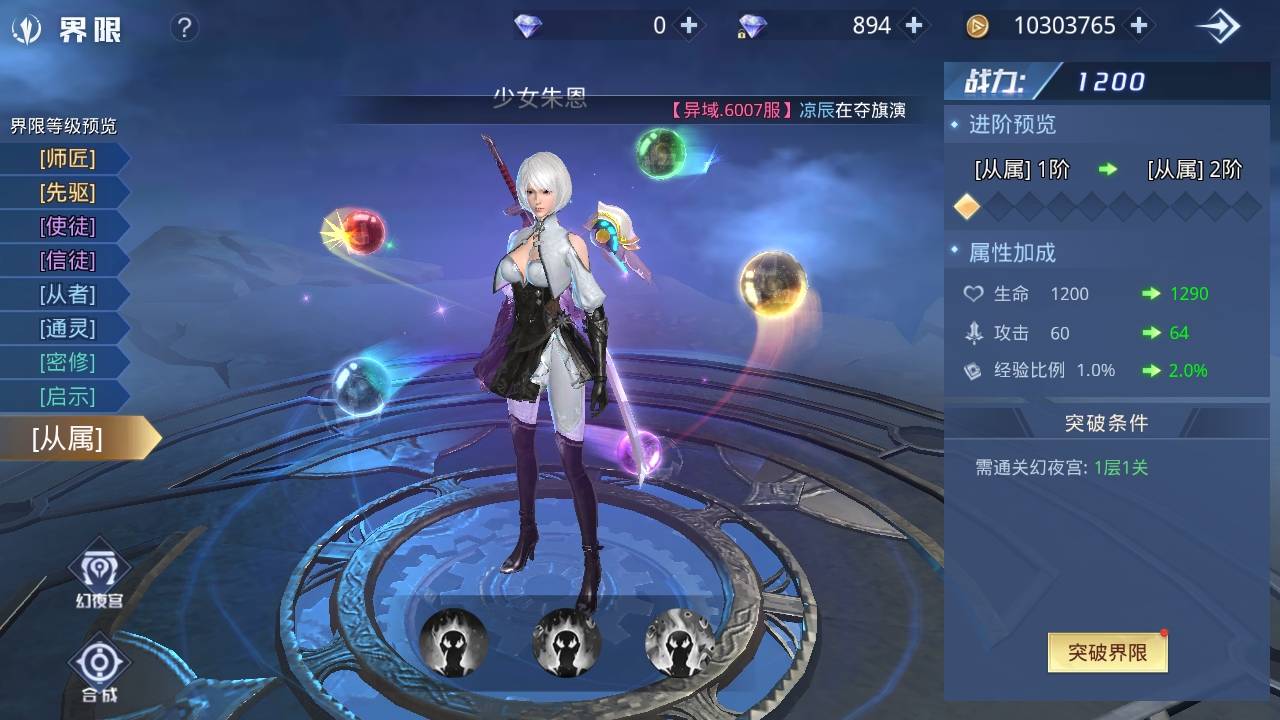This screenshot has height=720, width=1280.
Task: Click the golden orb beside the character
Action: click(772, 283)
